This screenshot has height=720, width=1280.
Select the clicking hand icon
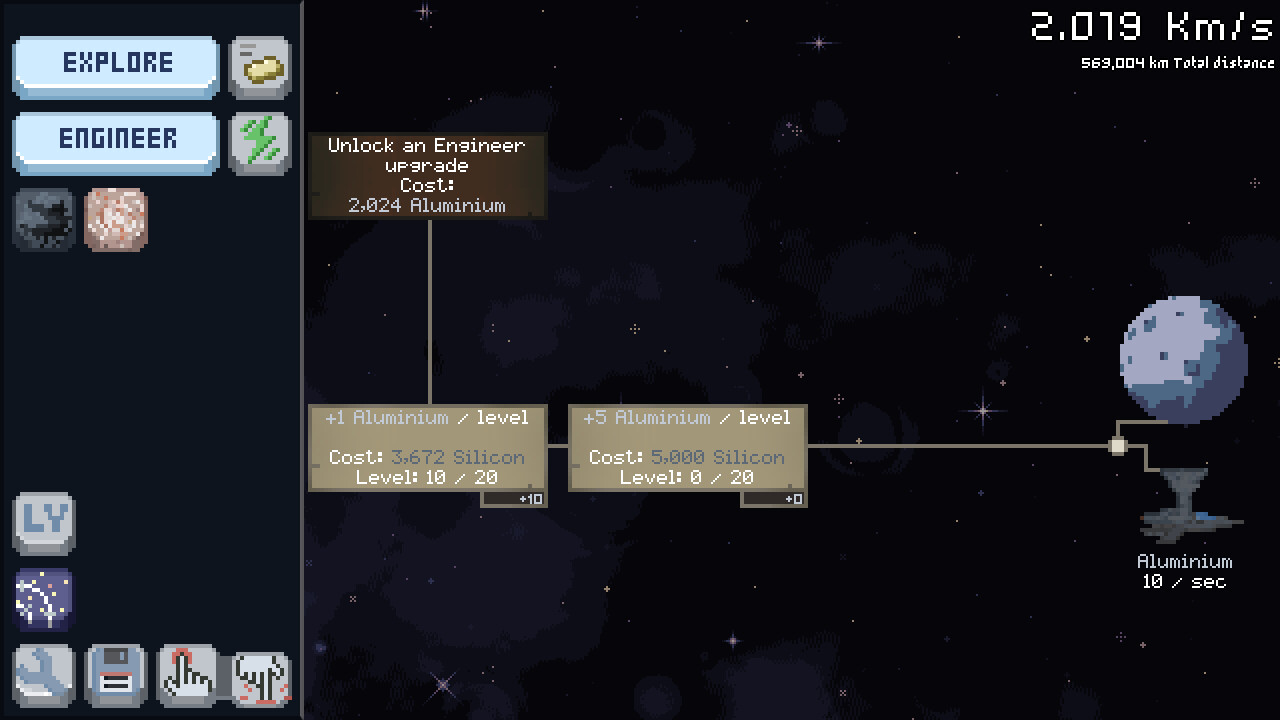pyautogui.click(x=187, y=675)
